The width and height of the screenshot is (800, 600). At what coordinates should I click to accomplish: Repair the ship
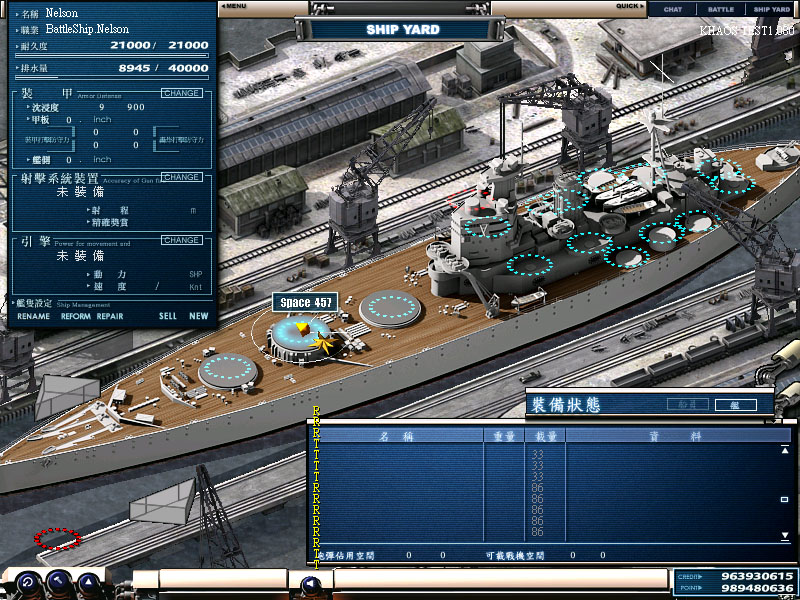coord(110,316)
